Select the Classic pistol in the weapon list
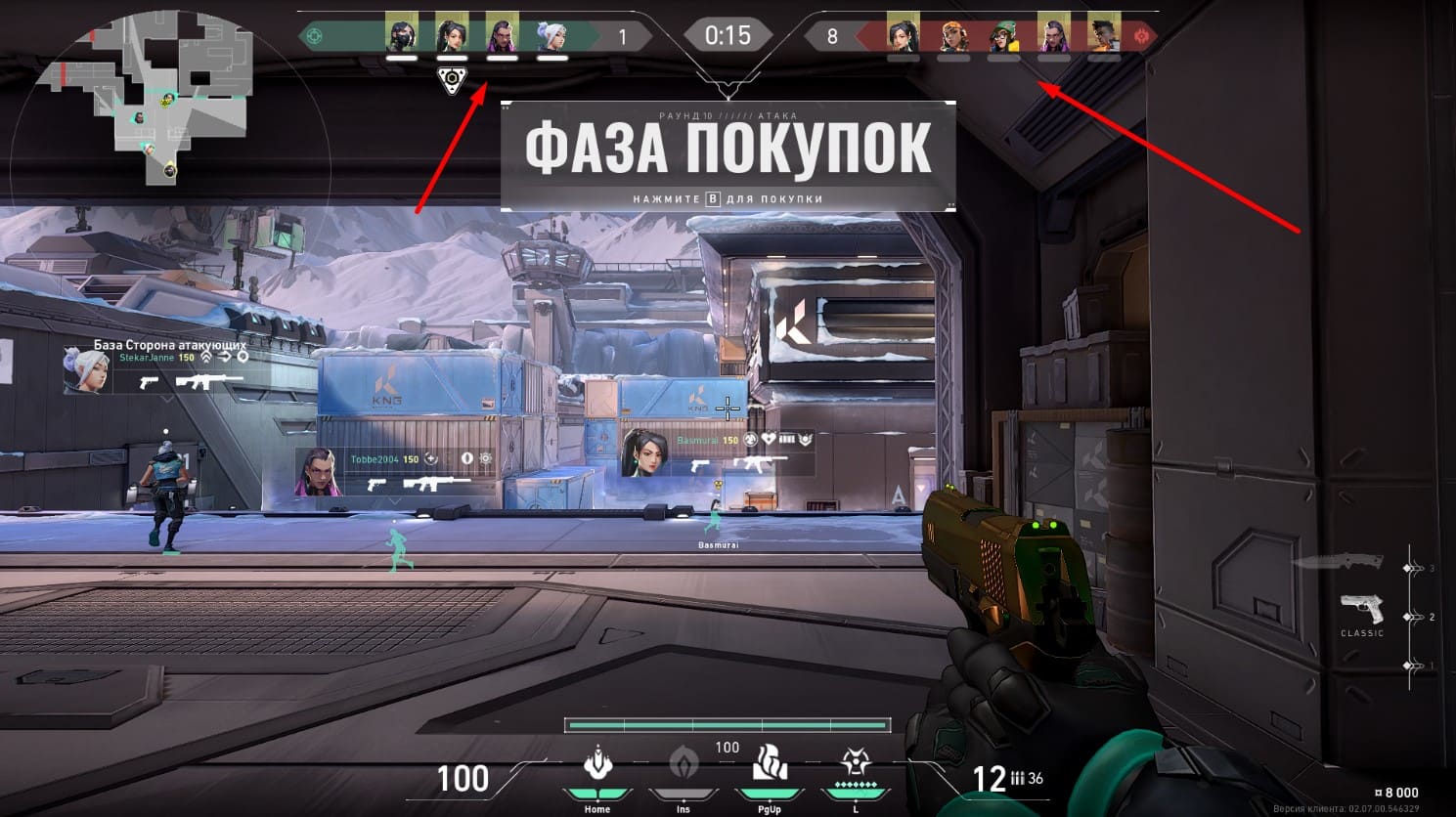 (x=1361, y=610)
